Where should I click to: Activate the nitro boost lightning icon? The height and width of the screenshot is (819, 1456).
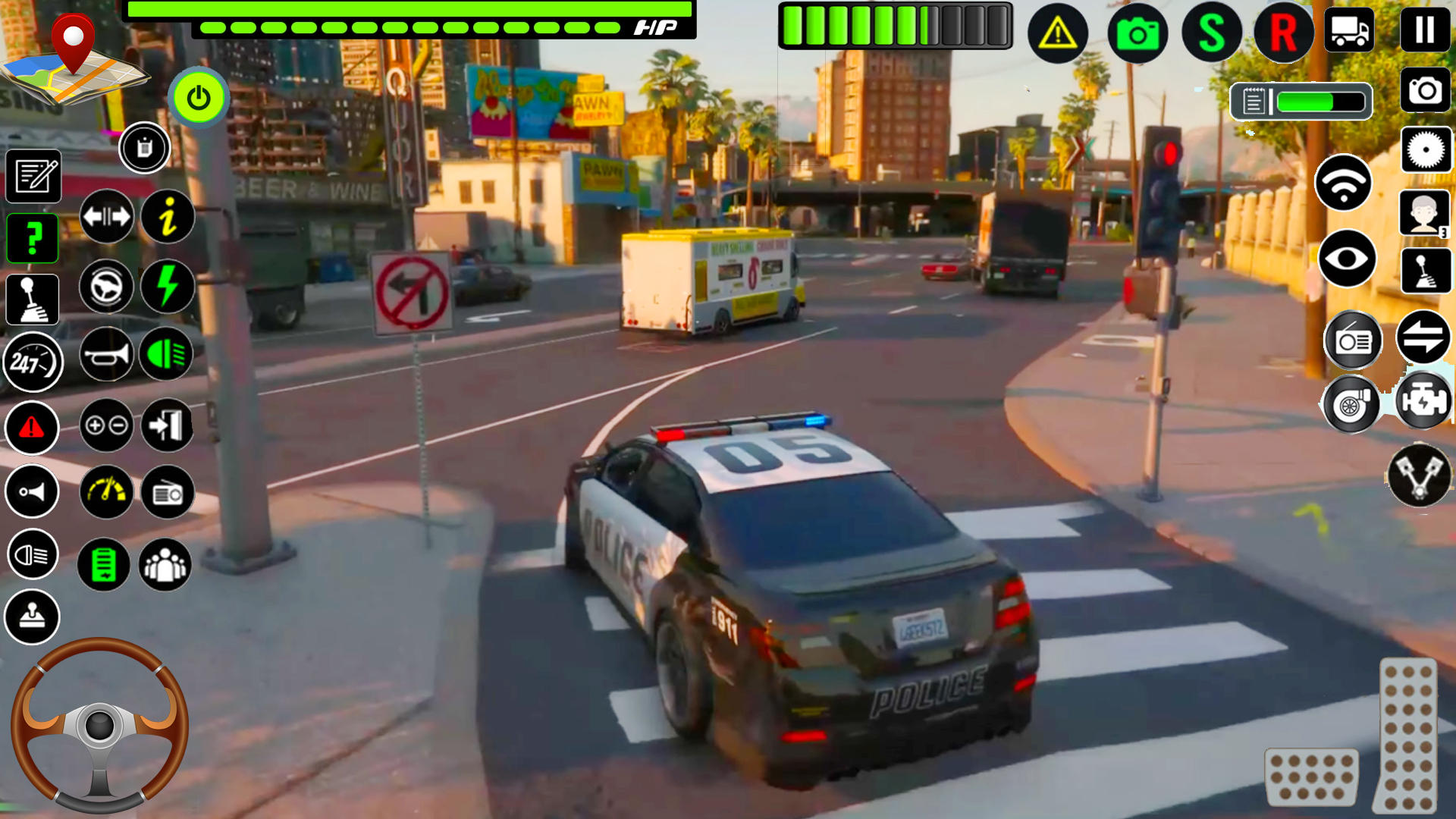167,287
